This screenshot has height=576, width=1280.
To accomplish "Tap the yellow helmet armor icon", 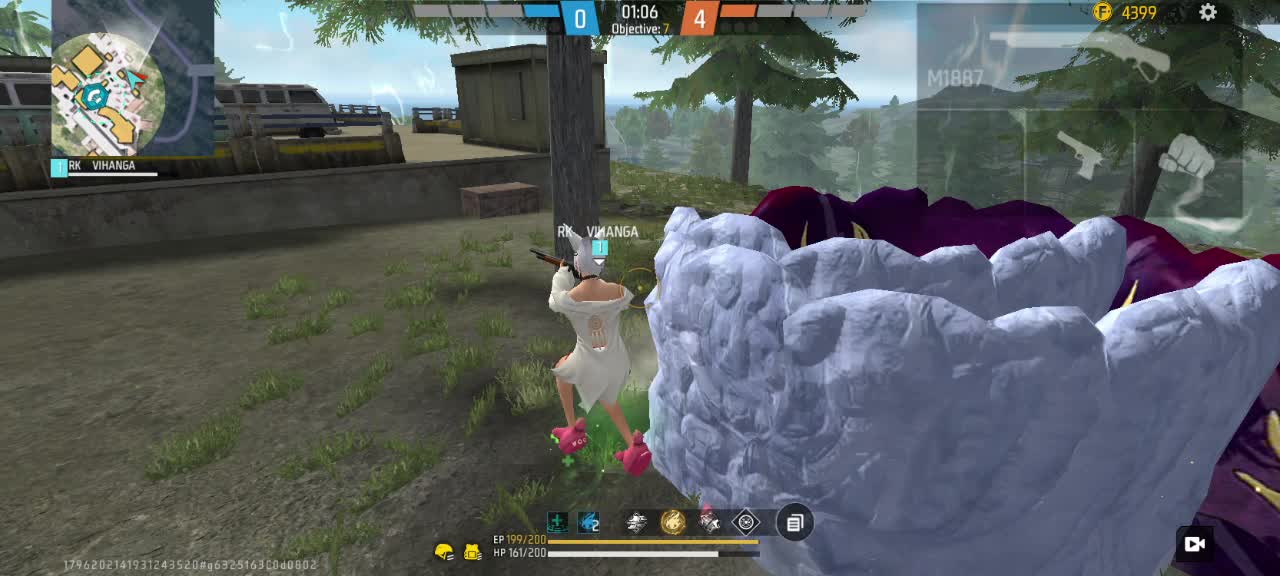I will pyautogui.click(x=444, y=551).
